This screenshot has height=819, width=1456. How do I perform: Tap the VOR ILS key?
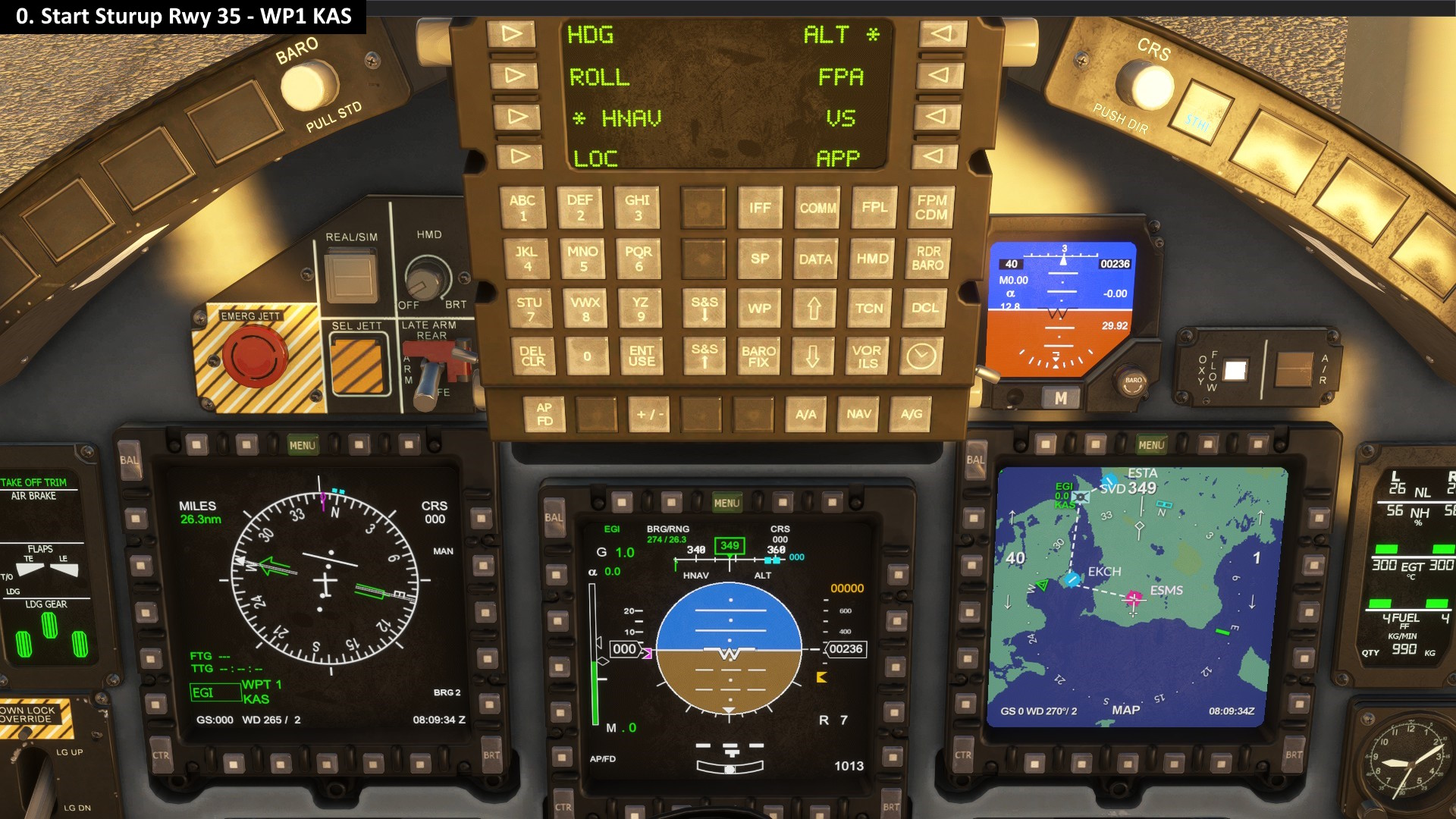pos(867,356)
